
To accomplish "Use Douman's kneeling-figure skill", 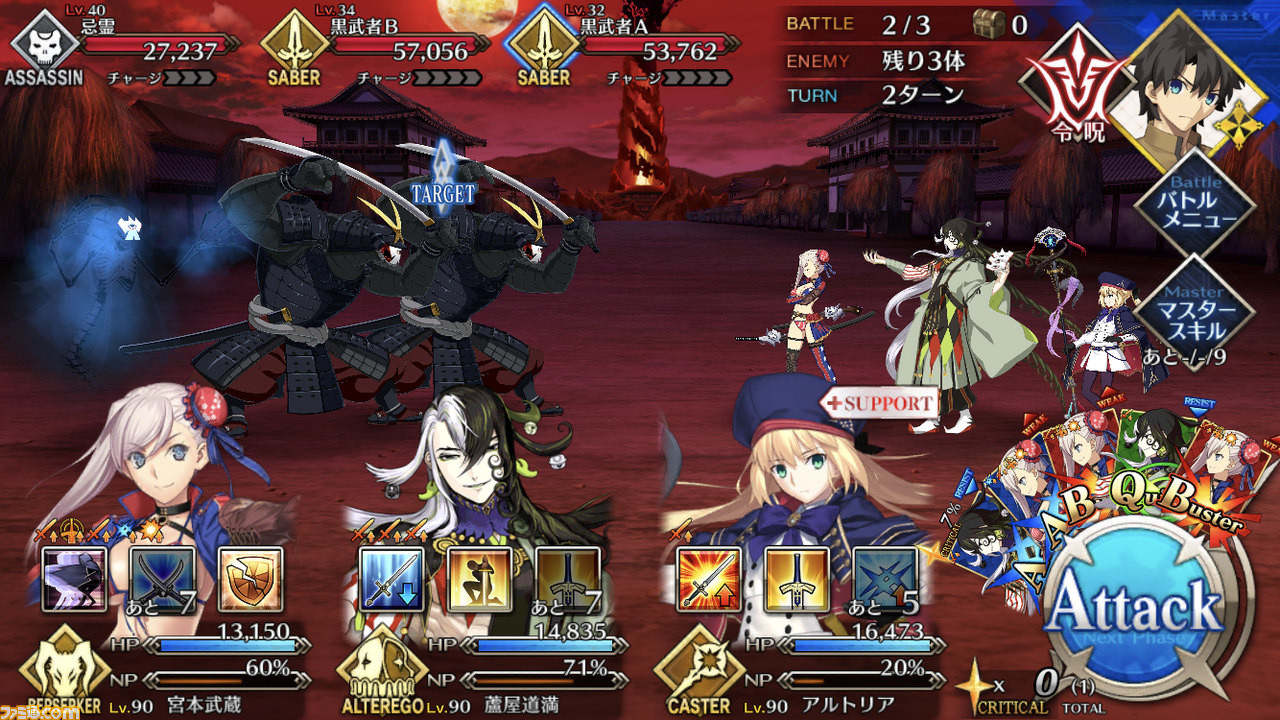I will (x=479, y=579).
